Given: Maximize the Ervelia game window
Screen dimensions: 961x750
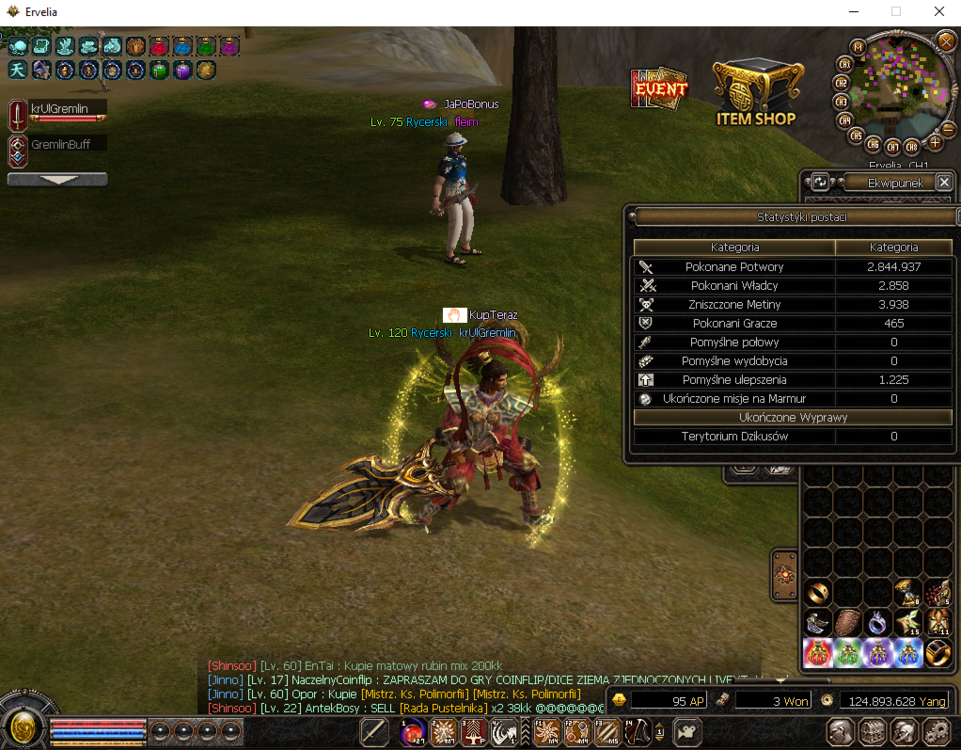Looking at the screenshot, I should (x=896, y=12).
